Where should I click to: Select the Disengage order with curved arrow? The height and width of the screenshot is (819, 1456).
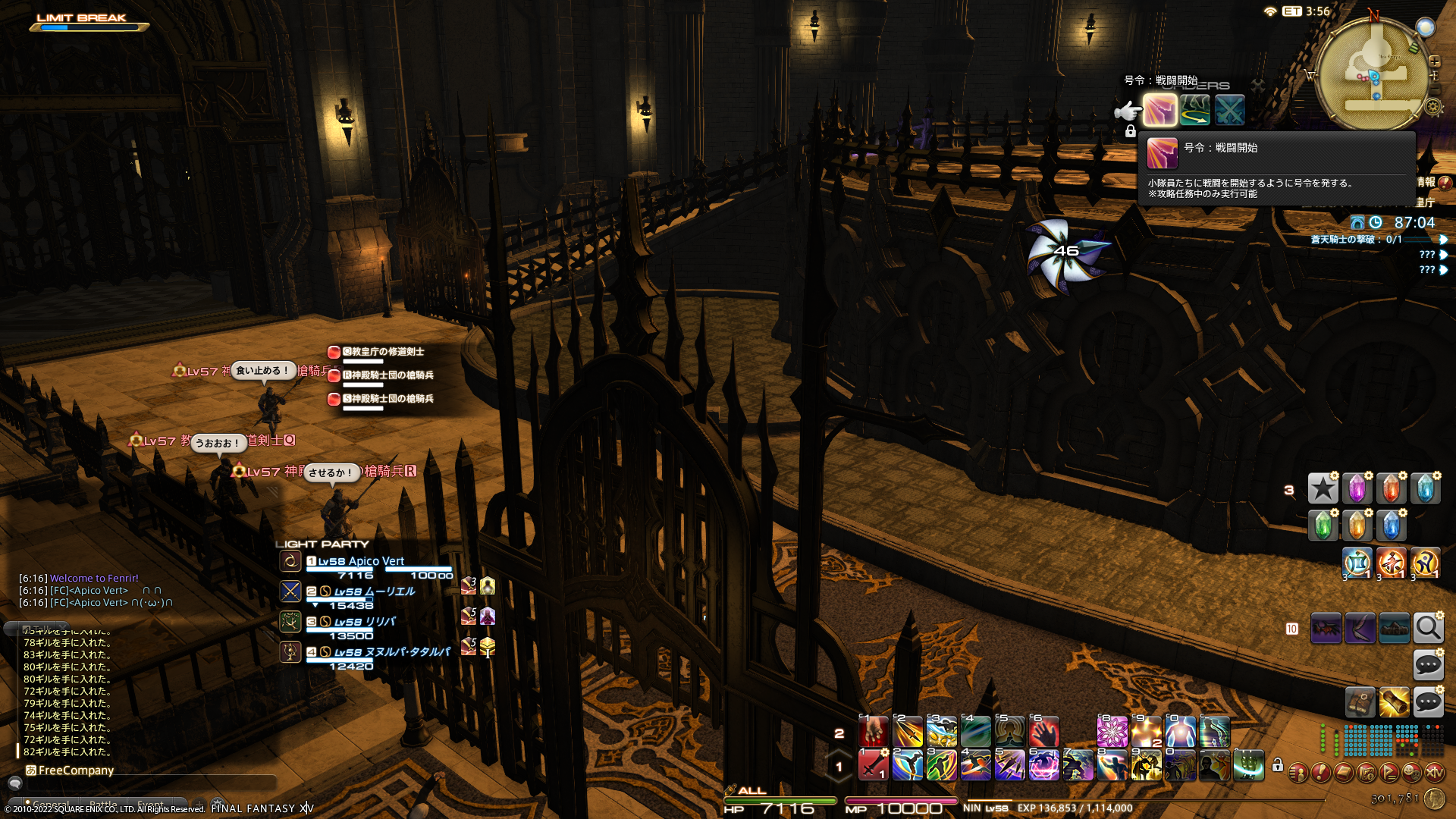1194,111
